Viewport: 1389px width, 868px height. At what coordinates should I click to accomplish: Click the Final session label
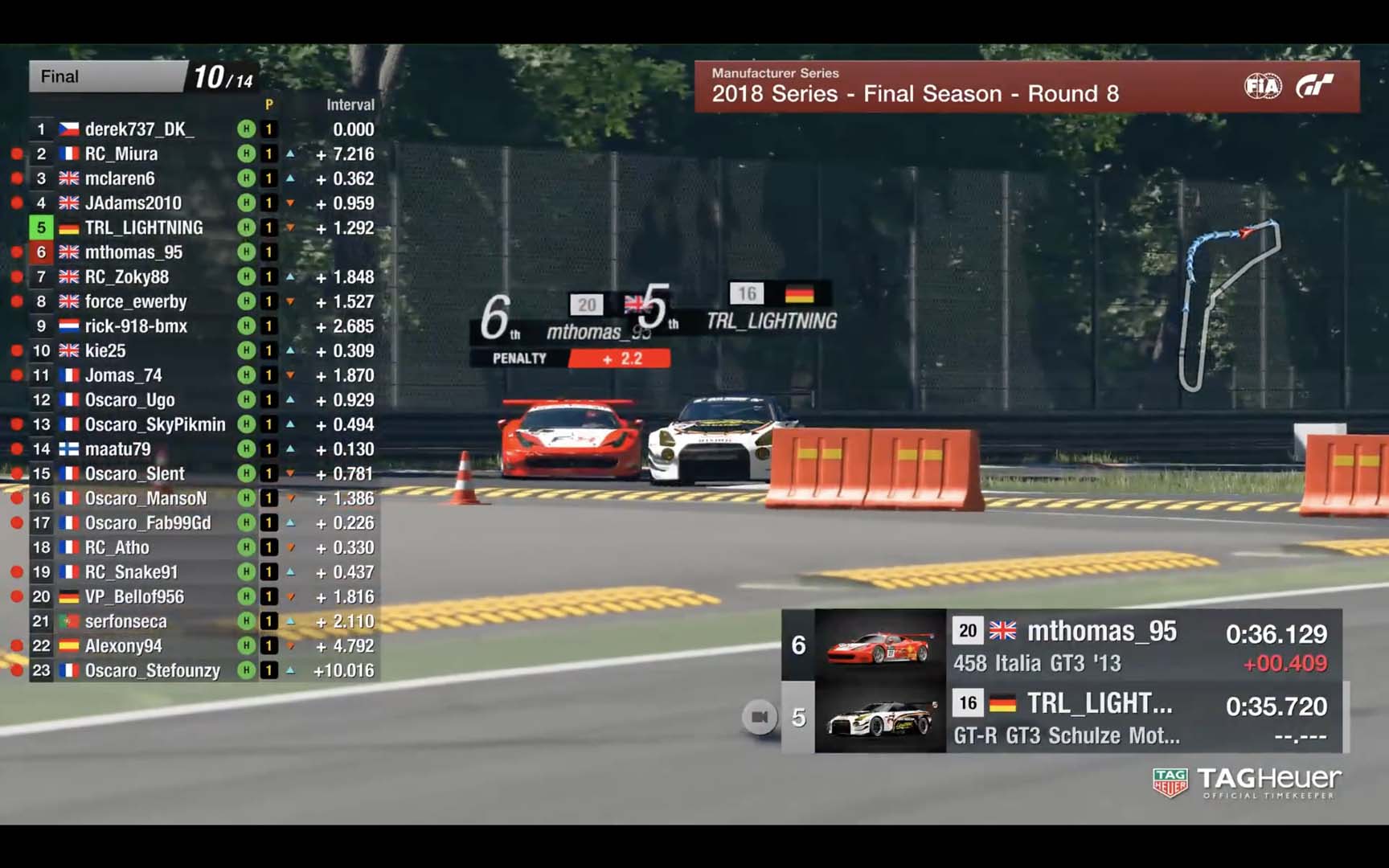[60, 77]
